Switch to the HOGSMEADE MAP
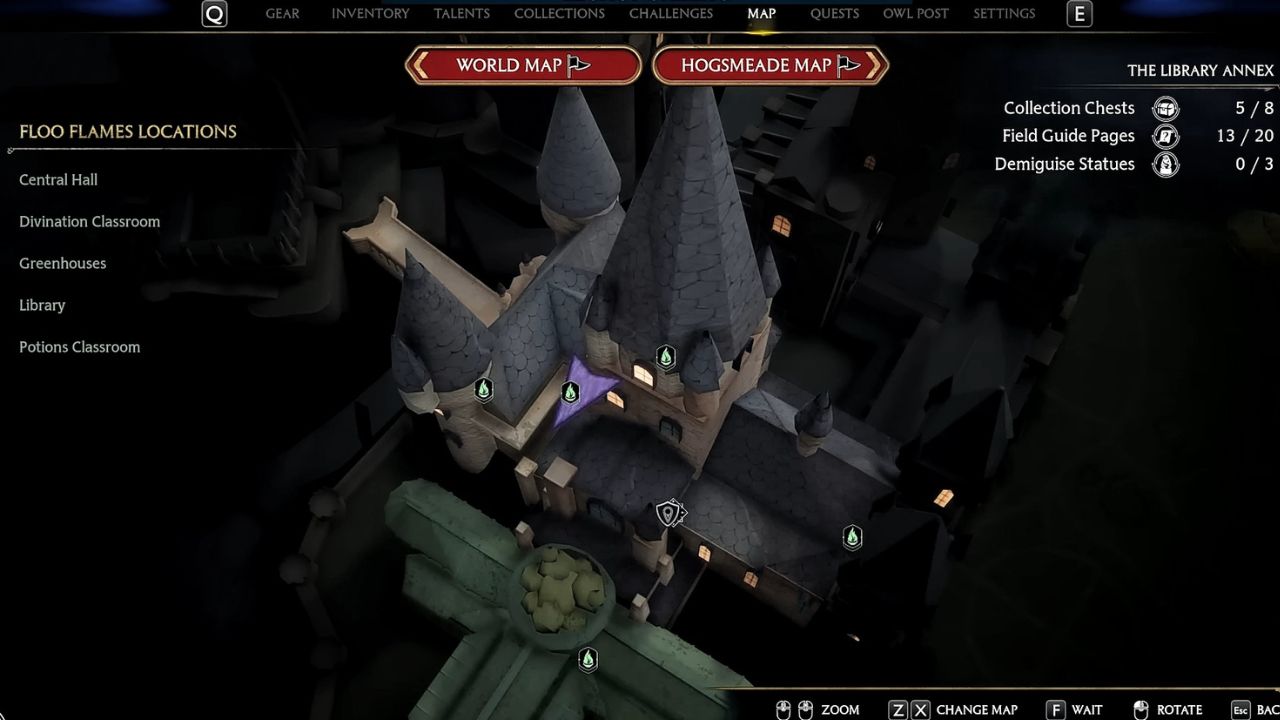Screen dimensions: 1280x720 [770, 64]
